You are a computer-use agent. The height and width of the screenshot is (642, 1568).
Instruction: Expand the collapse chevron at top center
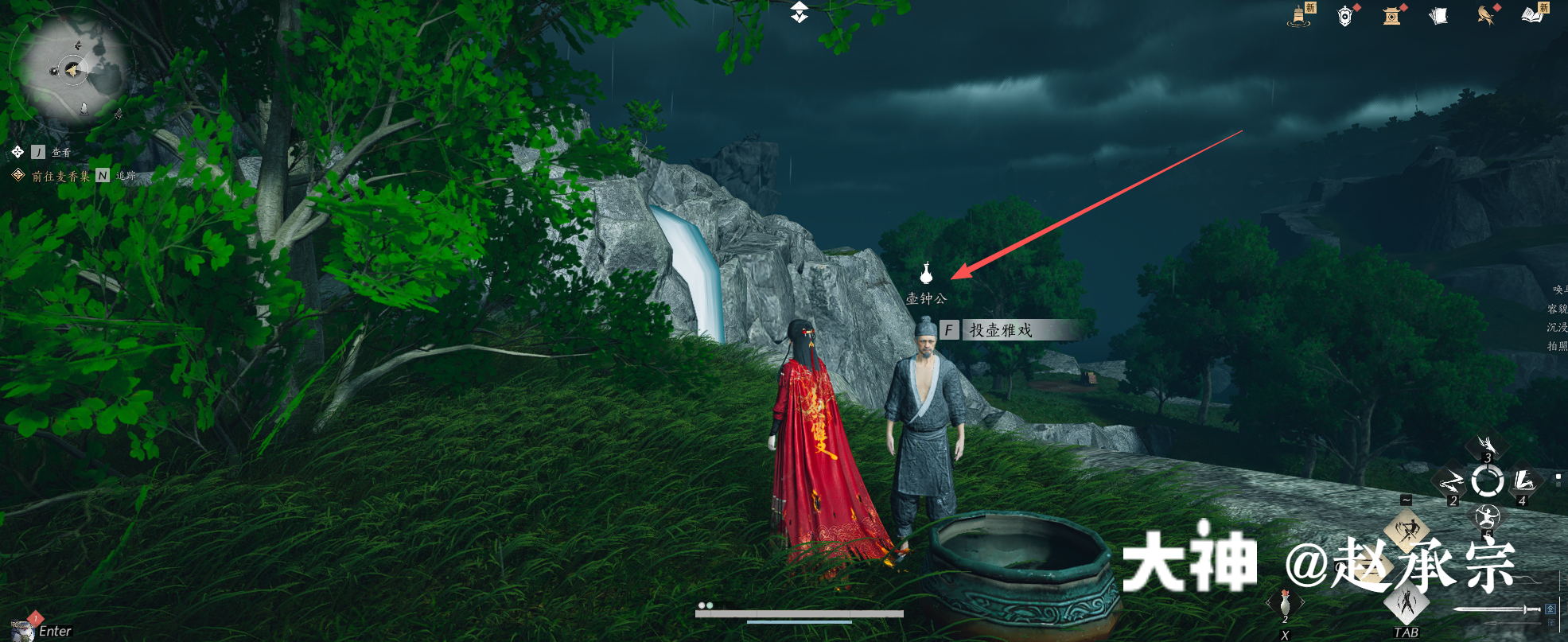click(800, 12)
